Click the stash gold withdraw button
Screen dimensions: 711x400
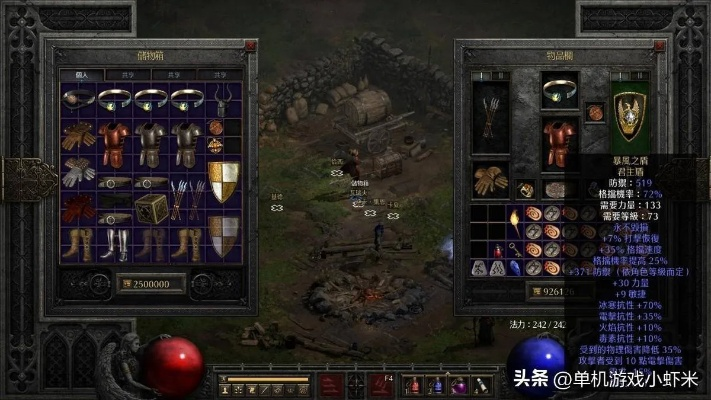tap(126, 284)
